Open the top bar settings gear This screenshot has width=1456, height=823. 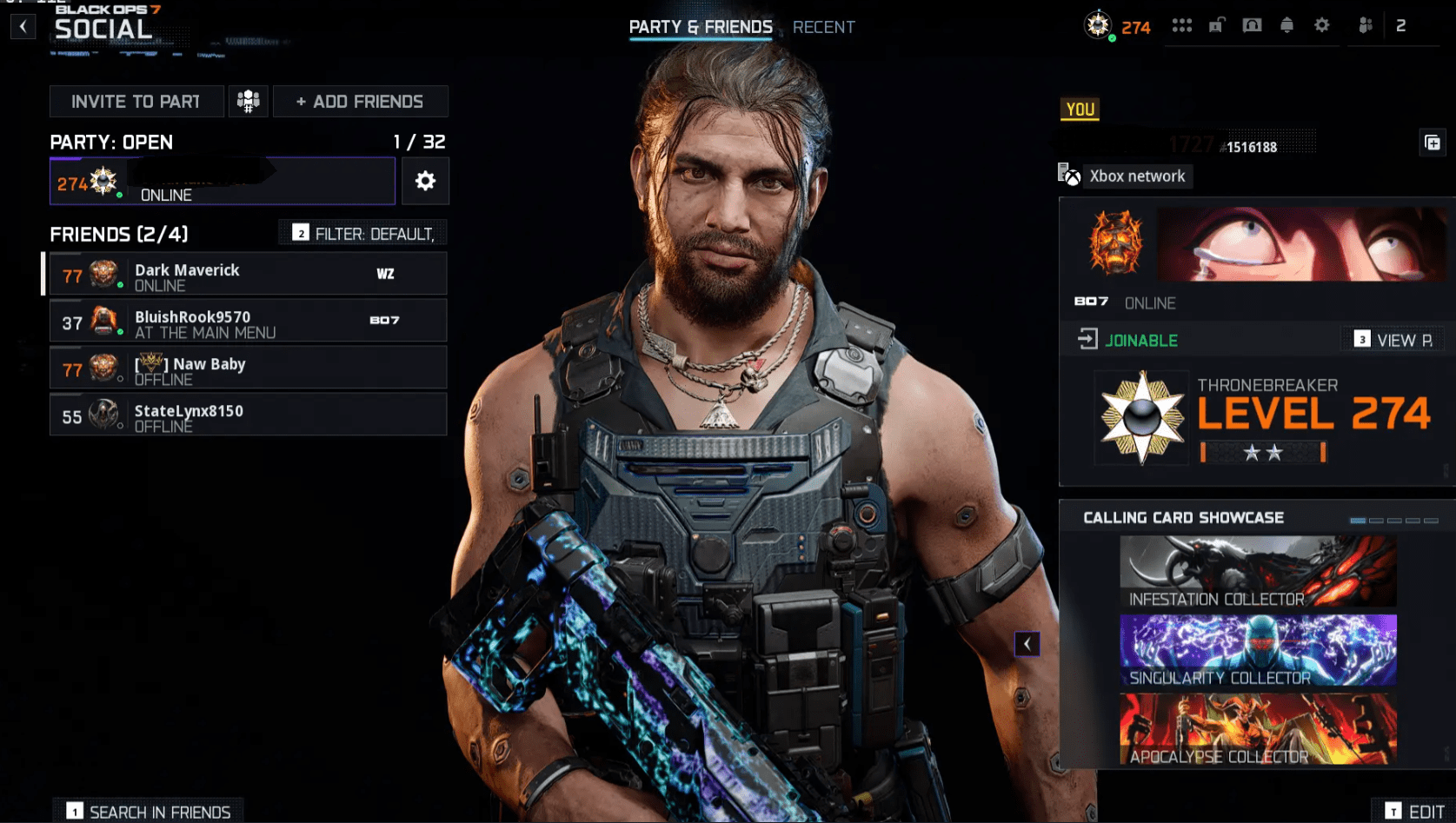[x=1321, y=25]
